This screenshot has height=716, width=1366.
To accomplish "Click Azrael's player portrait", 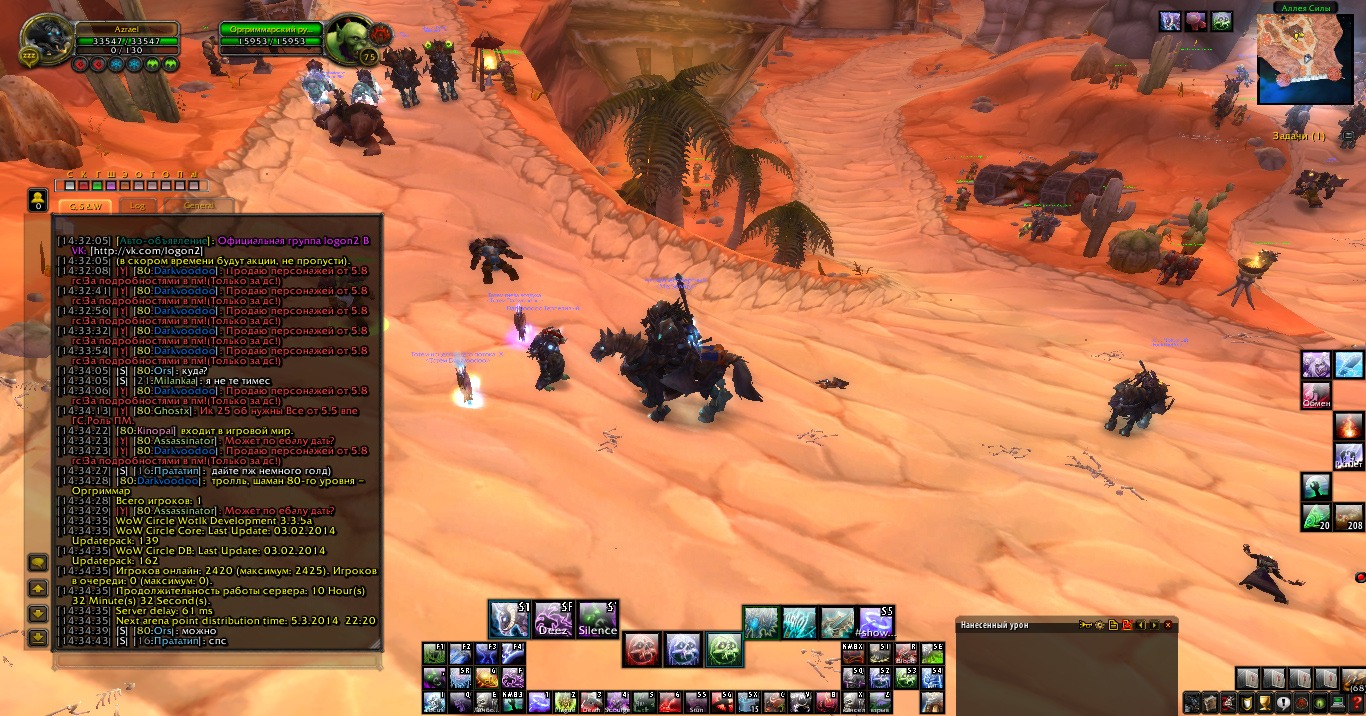I will click(x=46, y=42).
